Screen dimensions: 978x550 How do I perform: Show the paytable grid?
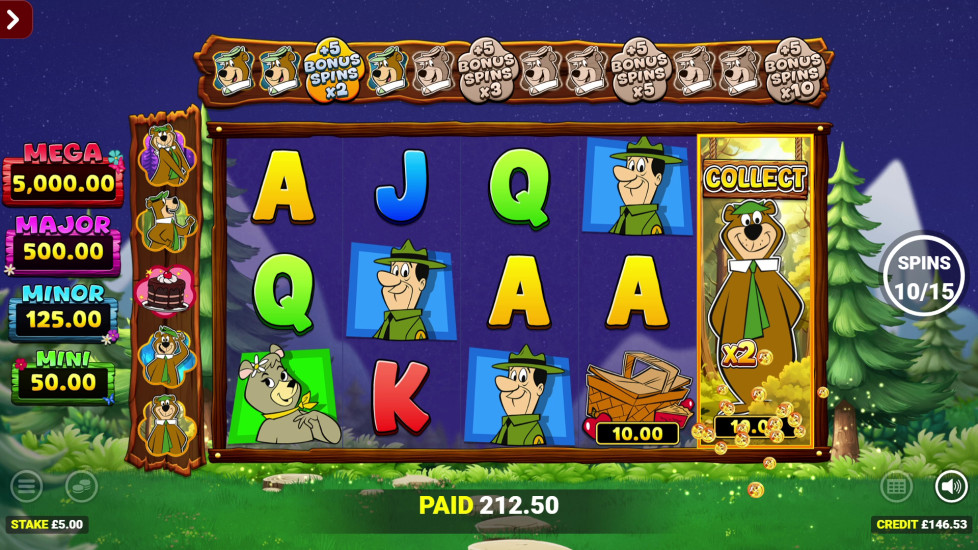tap(896, 486)
